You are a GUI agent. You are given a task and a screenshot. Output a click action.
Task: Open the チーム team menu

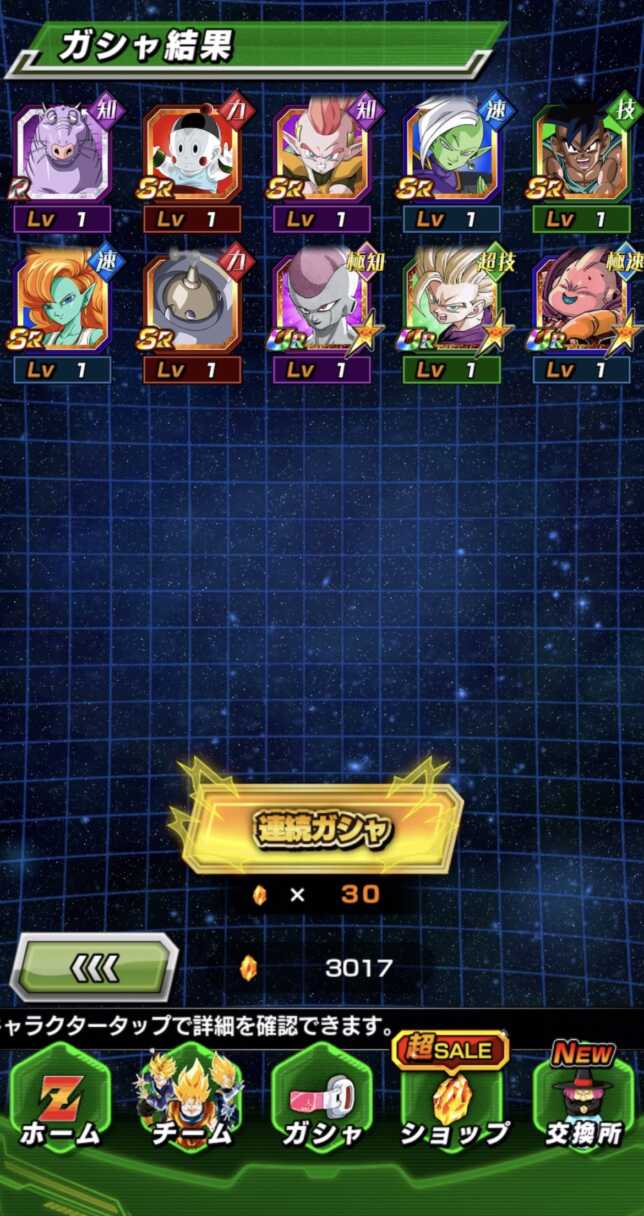point(192,1100)
